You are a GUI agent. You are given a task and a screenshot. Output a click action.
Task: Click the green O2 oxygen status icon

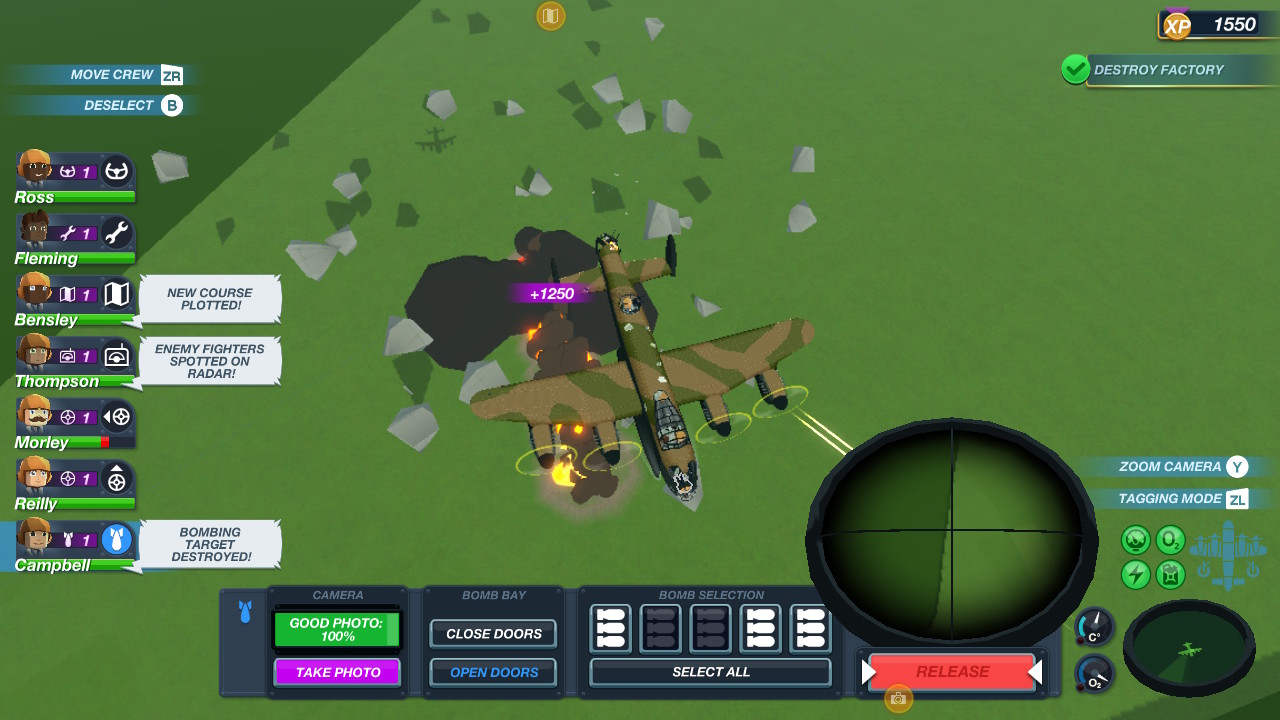tap(1170, 540)
